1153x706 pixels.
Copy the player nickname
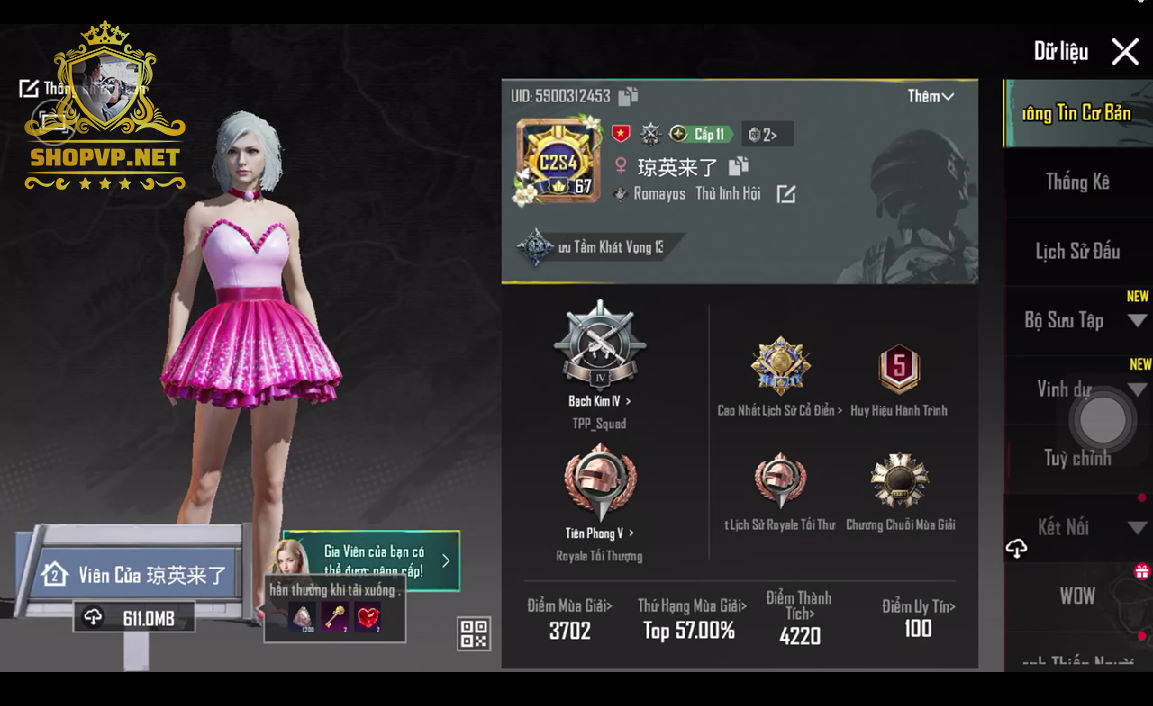(x=738, y=166)
